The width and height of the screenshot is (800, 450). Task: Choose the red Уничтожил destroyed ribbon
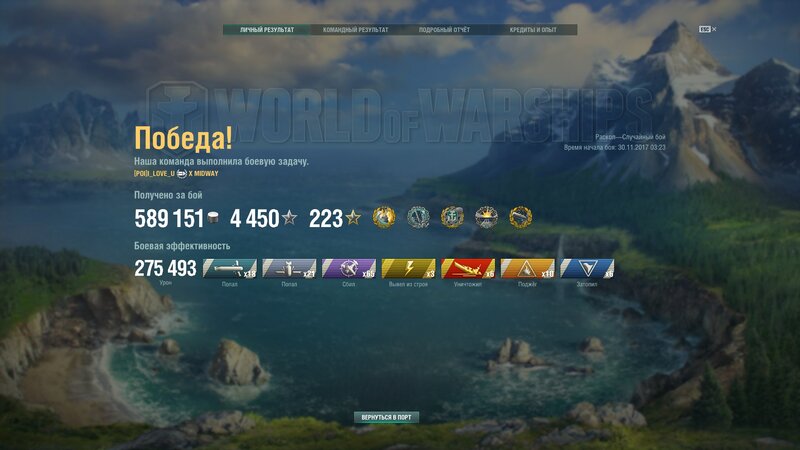coord(468,268)
